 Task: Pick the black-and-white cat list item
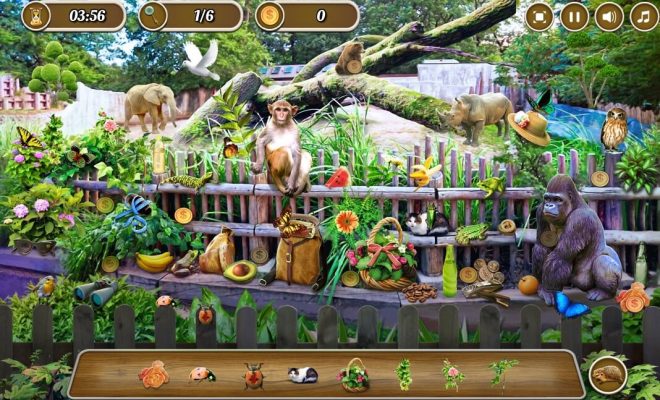pos(302,375)
